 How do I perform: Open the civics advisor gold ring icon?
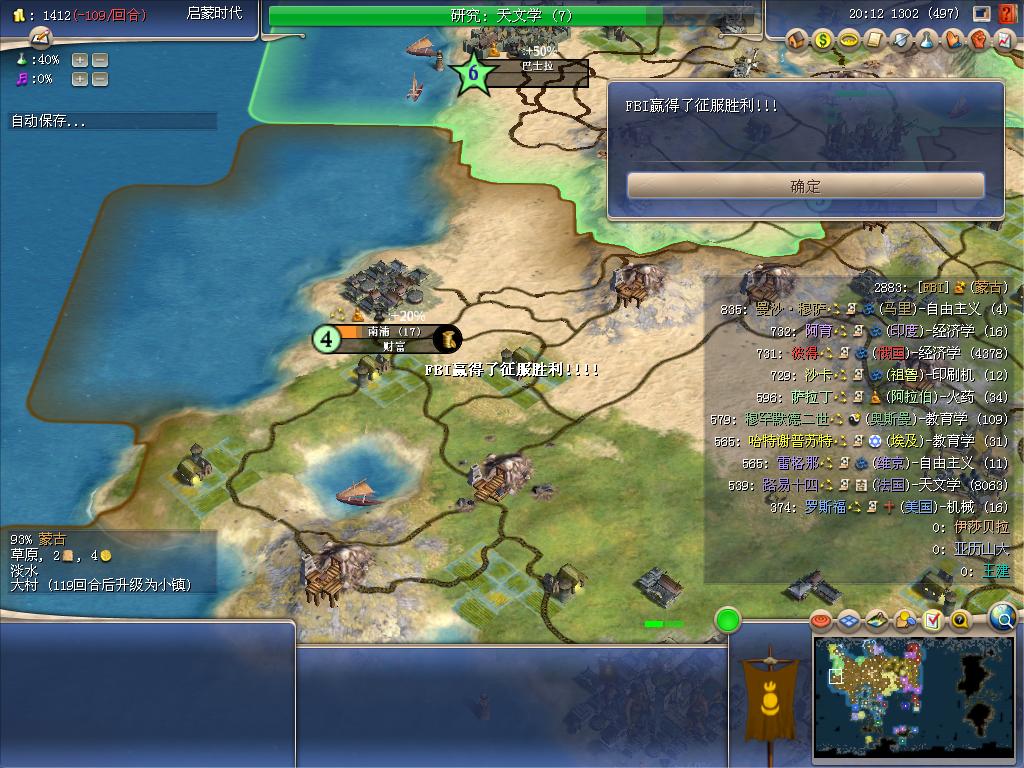pyautogui.click(x=849, y=41)
